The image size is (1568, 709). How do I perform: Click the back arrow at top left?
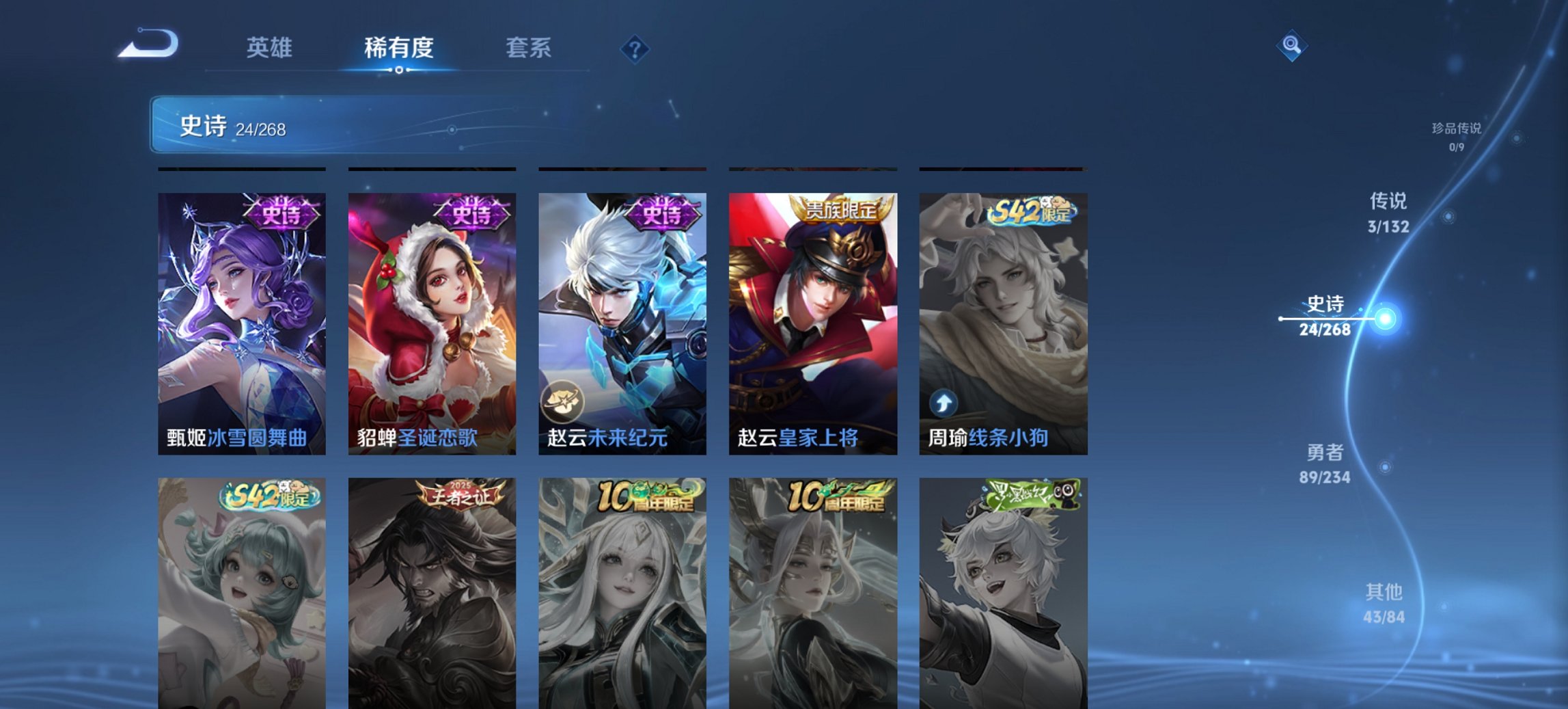(147, 44)
